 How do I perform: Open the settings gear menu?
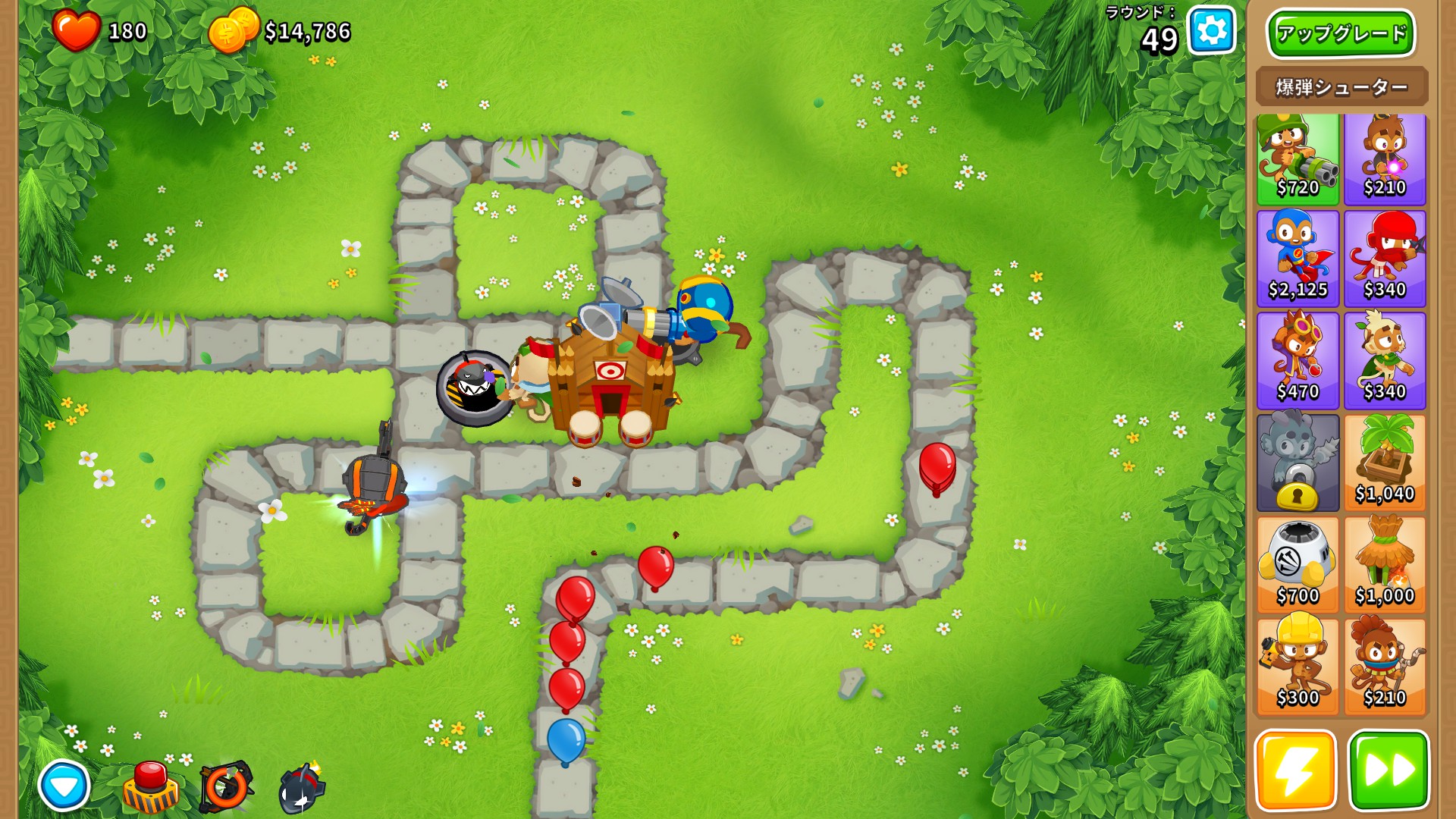point(1211,31)
